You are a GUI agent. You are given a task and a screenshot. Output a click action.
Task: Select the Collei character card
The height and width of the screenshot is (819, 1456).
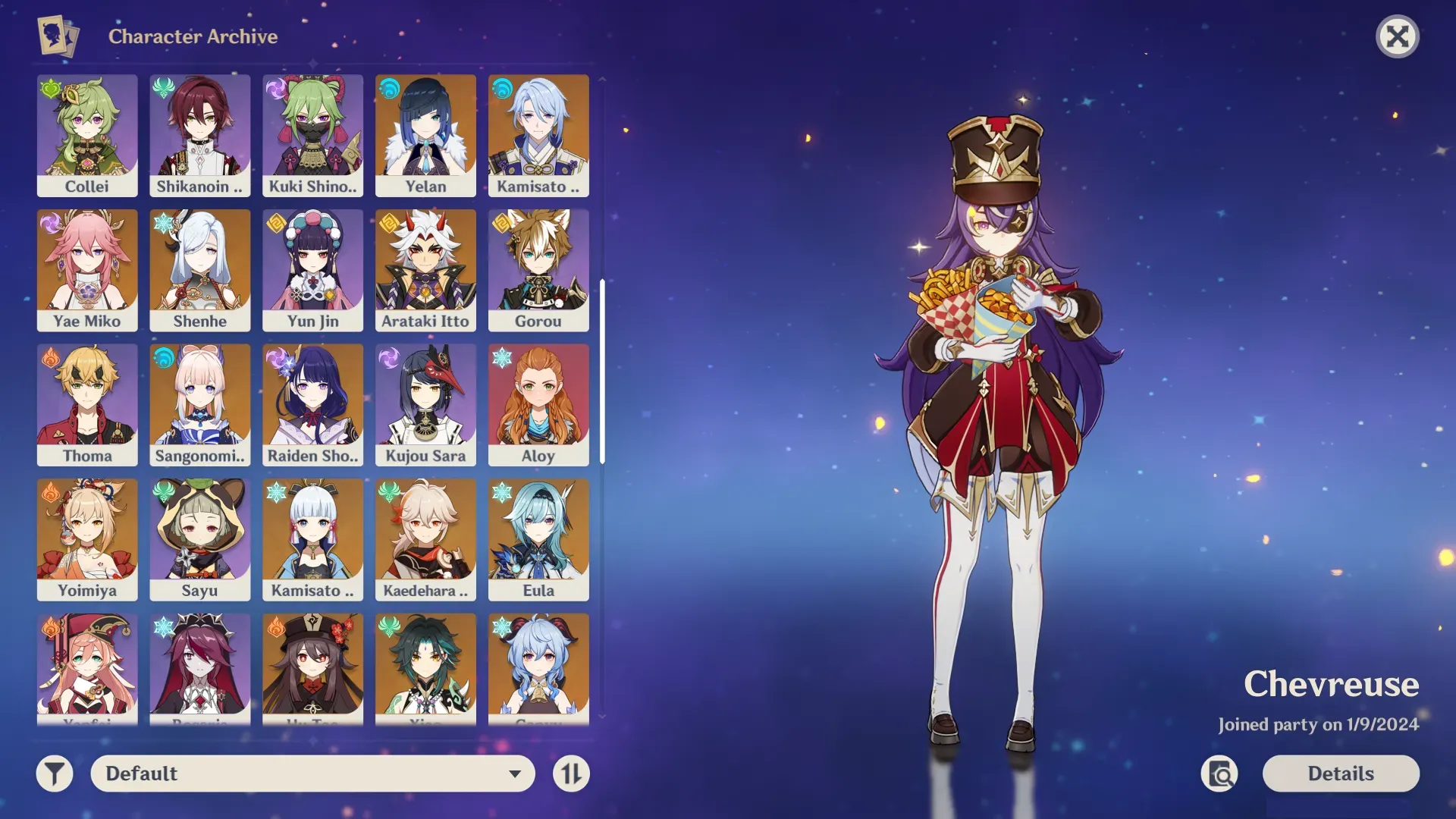click(87, 135)
